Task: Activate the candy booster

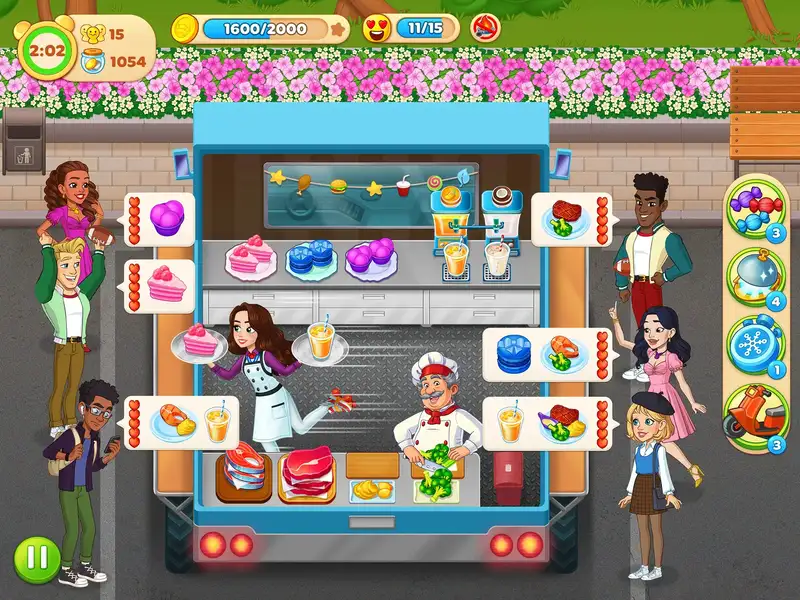Action: (756, 208)
